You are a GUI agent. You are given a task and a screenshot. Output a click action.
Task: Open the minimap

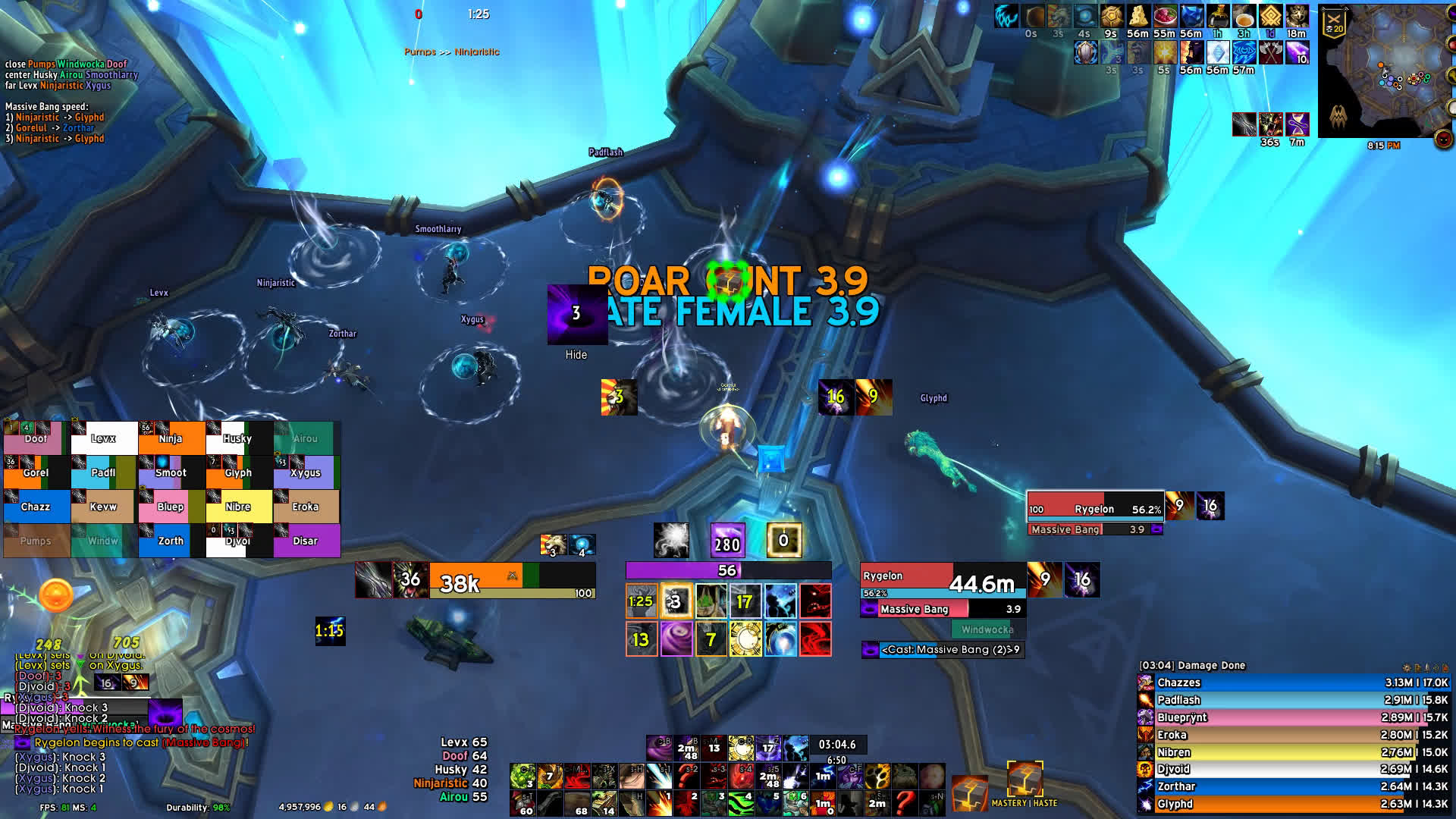tap(1384, 72)
